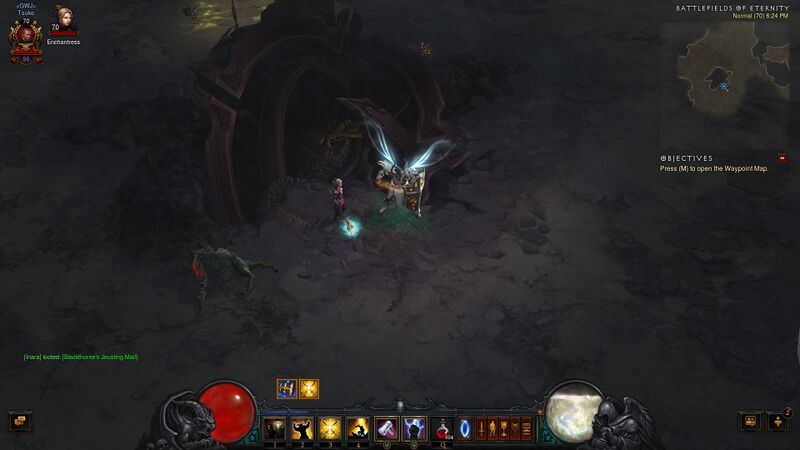Use the skill in hotbar slot 2
This screenshot has width=800, height=450.
click(301, 429)
